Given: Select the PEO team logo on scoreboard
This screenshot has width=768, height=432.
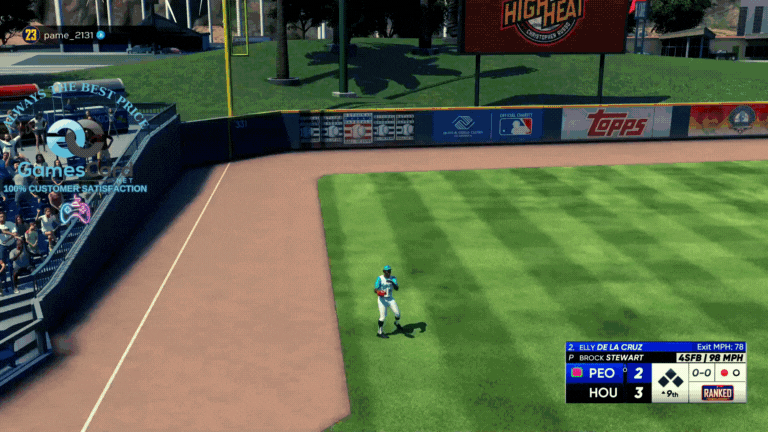Looking at the screenshot, I should tap(576, 373).
